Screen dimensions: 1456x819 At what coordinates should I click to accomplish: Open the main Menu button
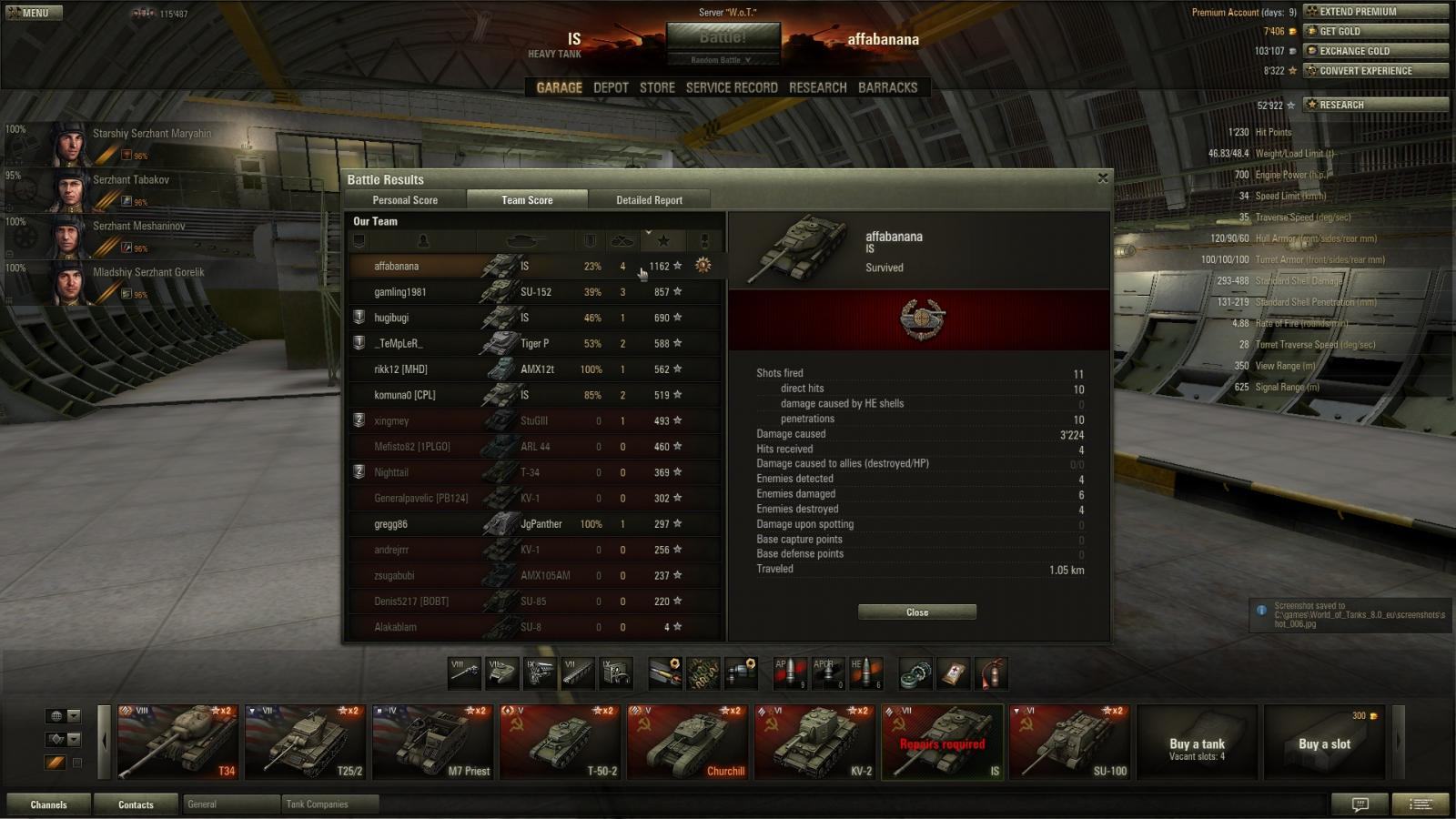35,13
